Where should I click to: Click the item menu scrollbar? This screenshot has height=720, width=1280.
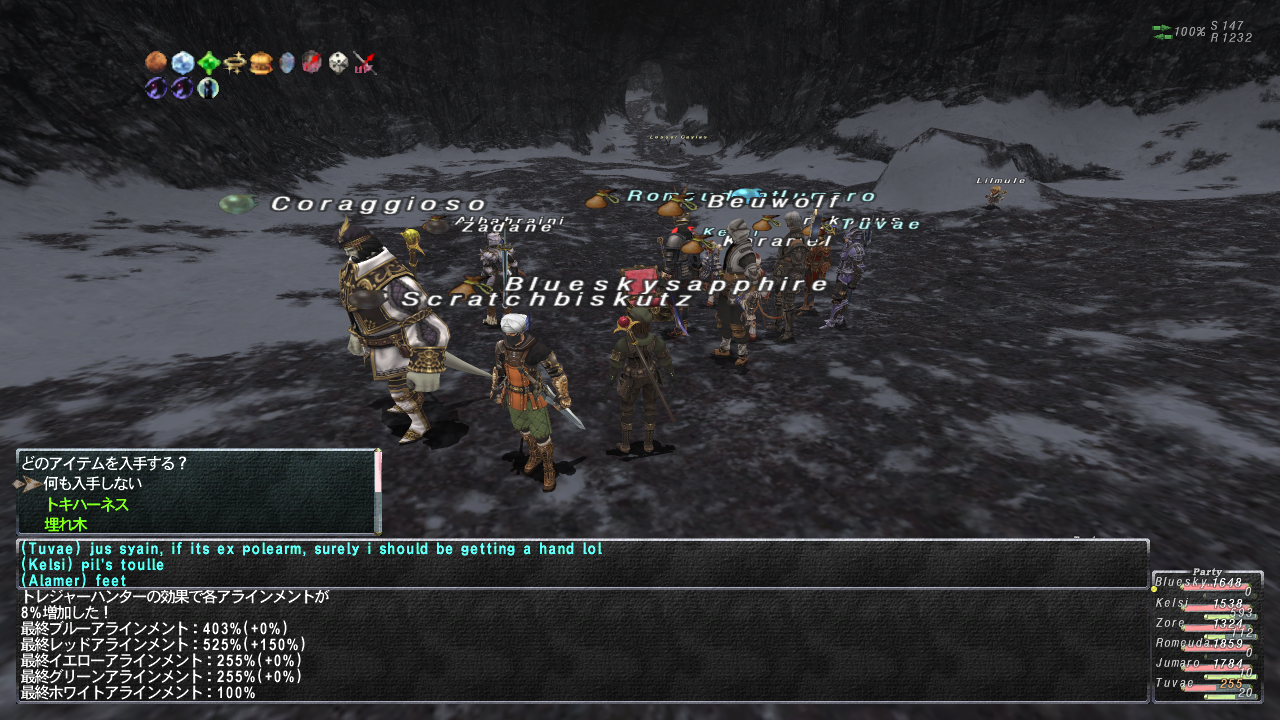coord(378,490)
